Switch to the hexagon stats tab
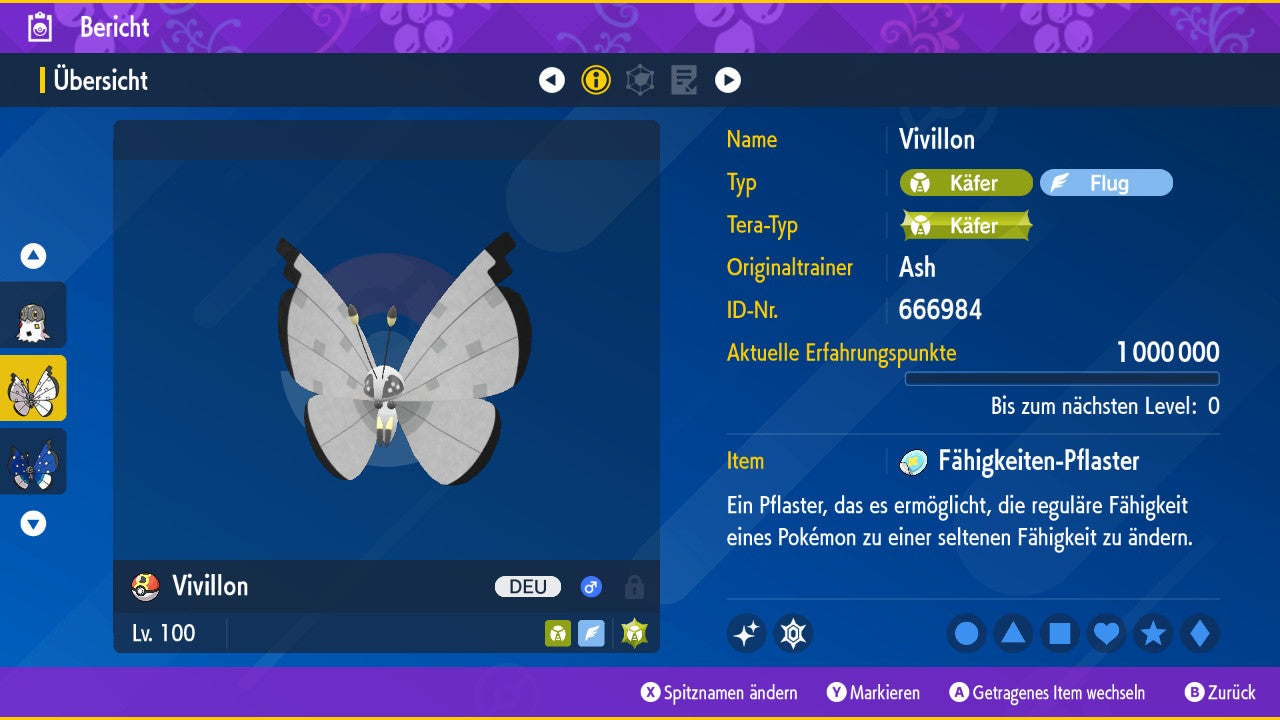Viewport: 1280px width, 720px height. click(640, 80)
